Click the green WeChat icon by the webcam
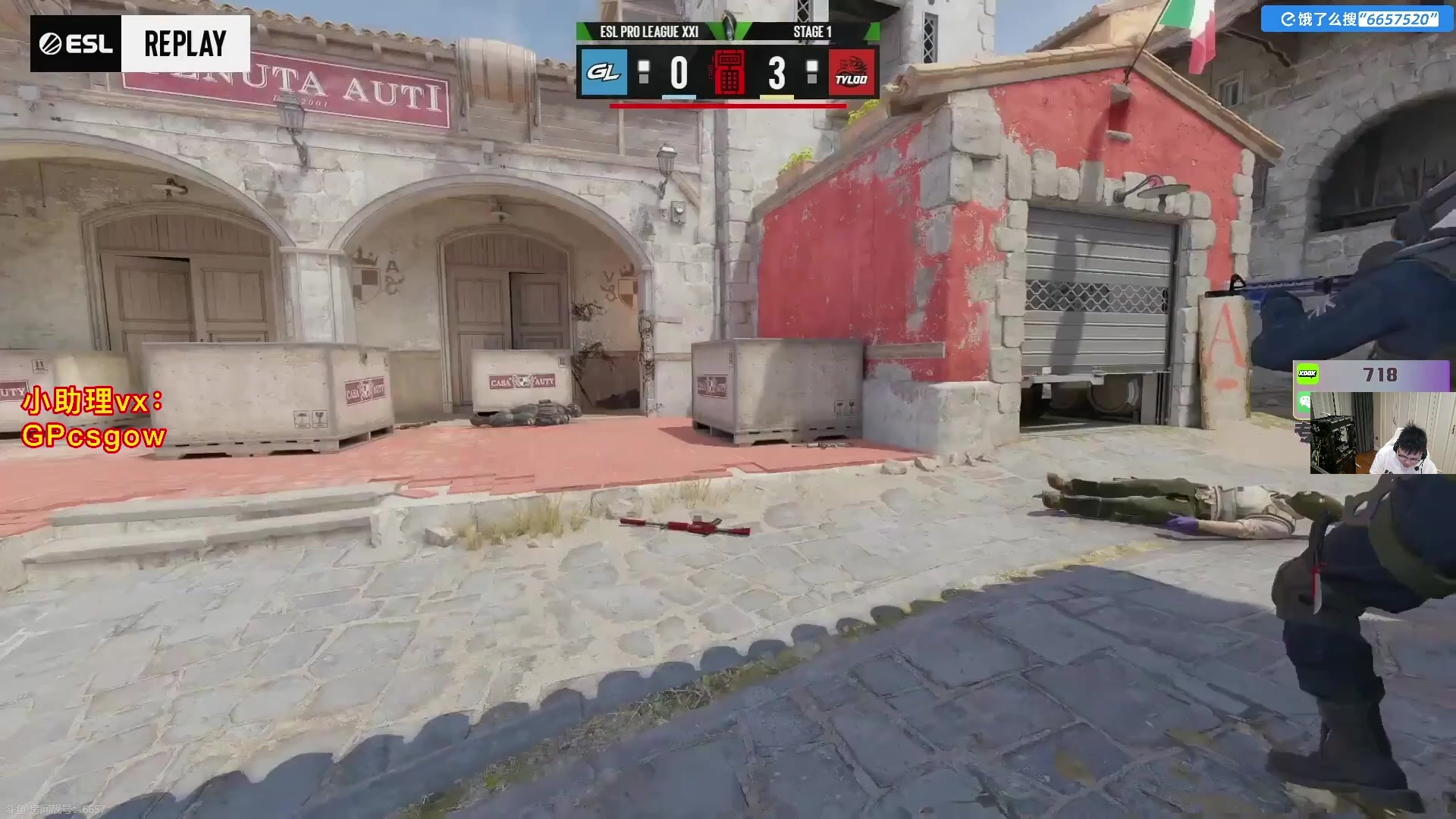This screenshot has width=1456, height=819. point(1304,402)
